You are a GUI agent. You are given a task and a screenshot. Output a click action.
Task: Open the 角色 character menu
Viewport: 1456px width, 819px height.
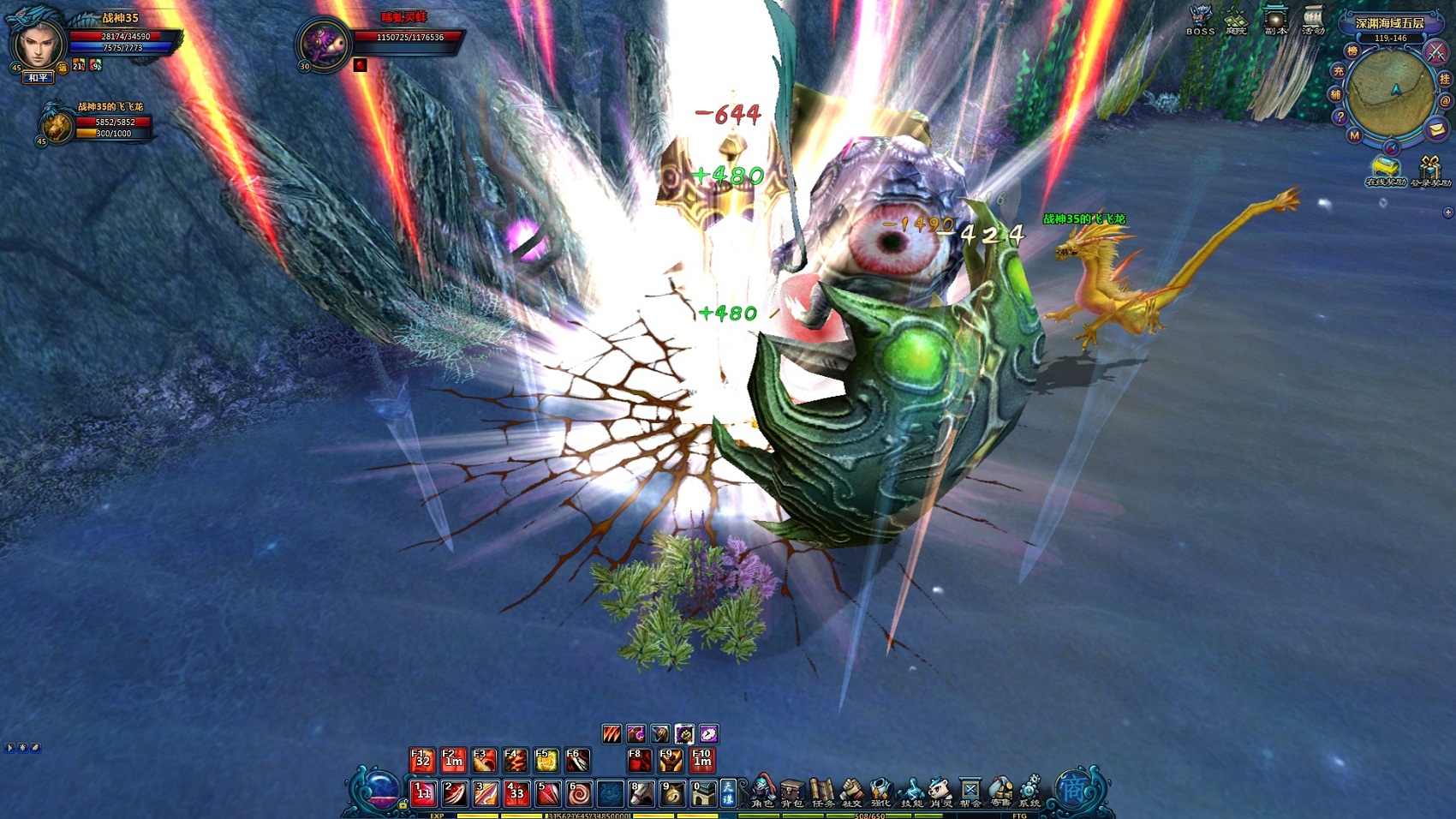762,791
